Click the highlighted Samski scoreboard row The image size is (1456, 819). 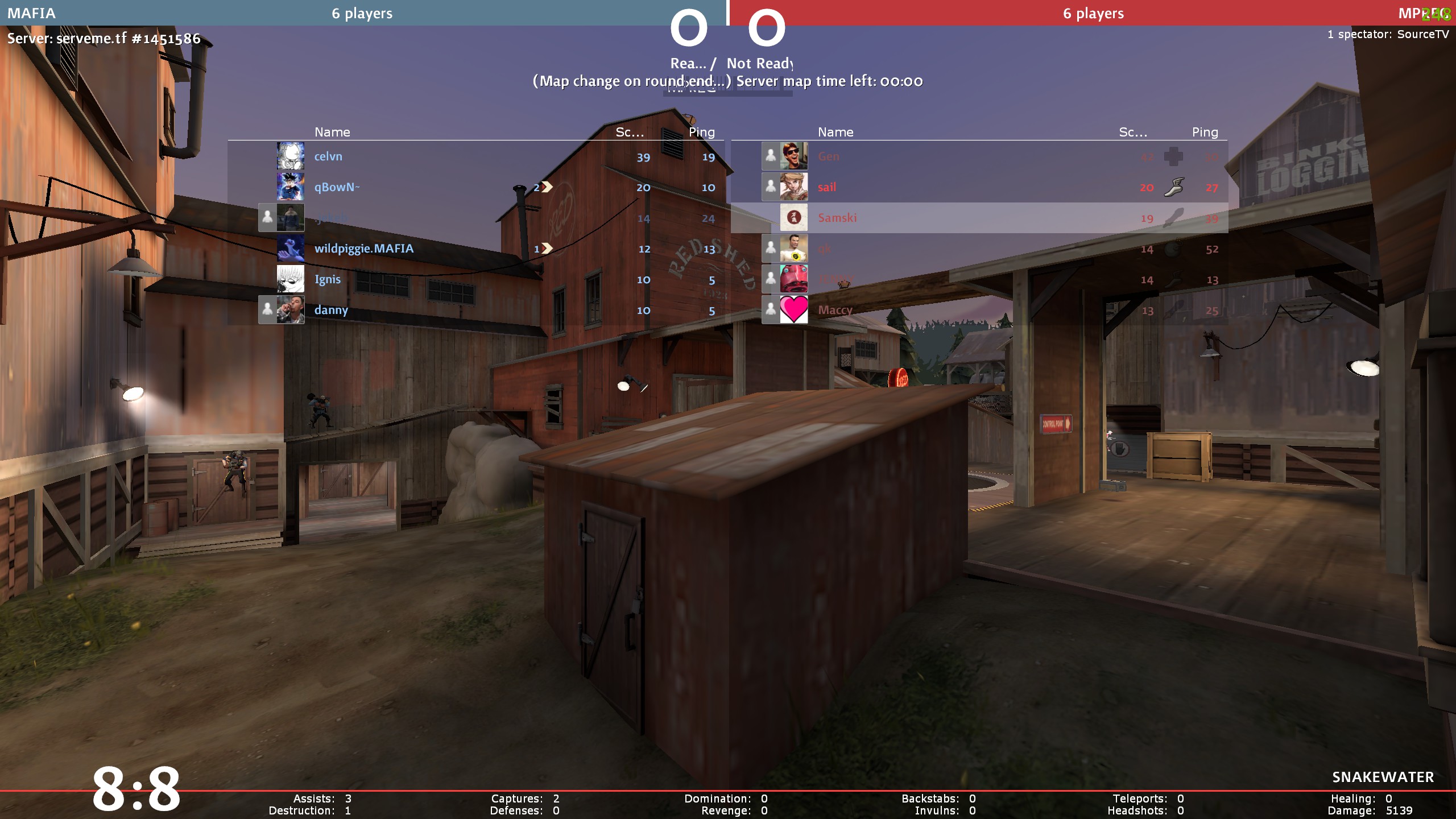pos(837,218)
